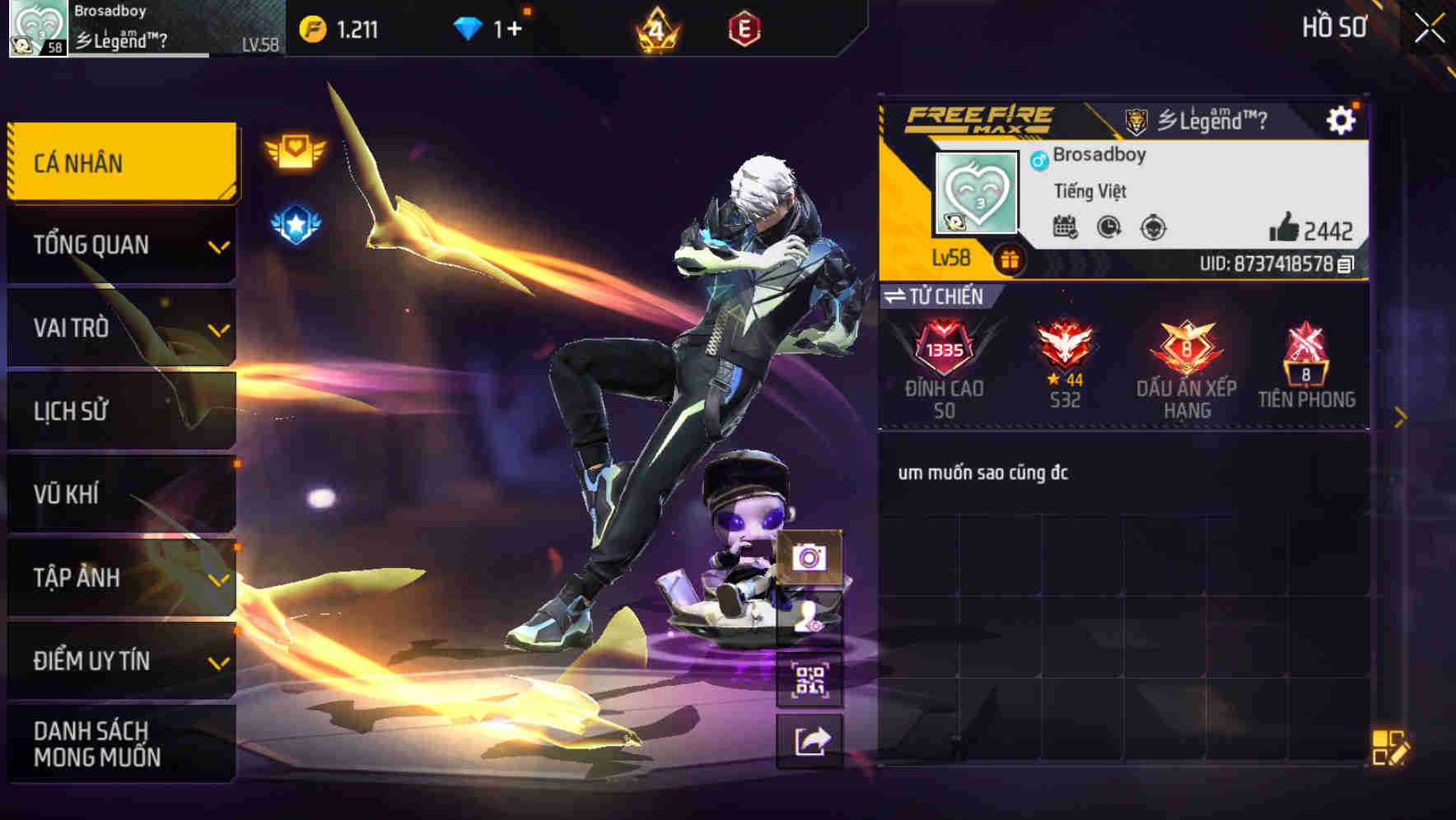Click the share button
The image size is (1456, 820).
810,739
